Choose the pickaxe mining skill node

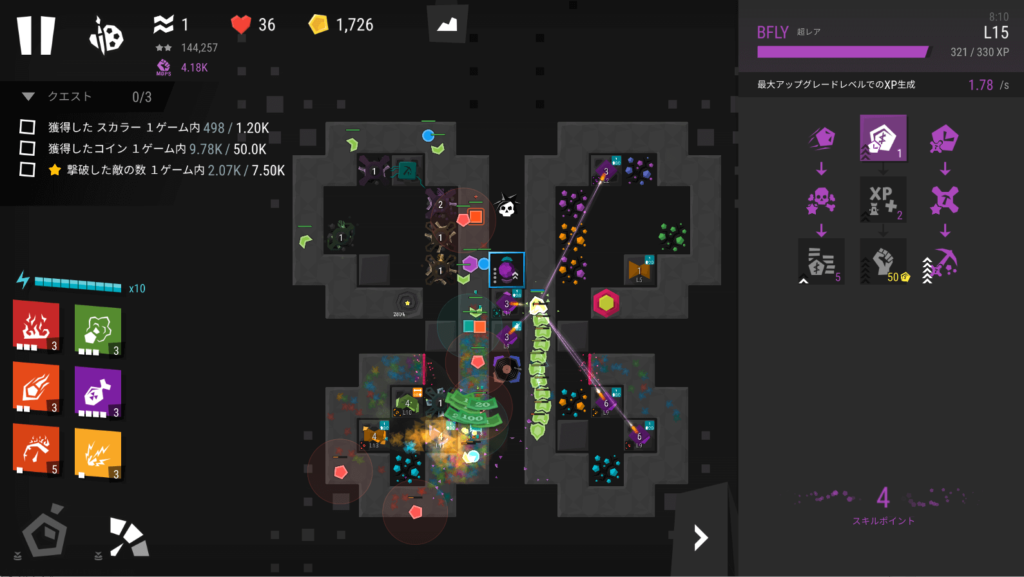944,261
